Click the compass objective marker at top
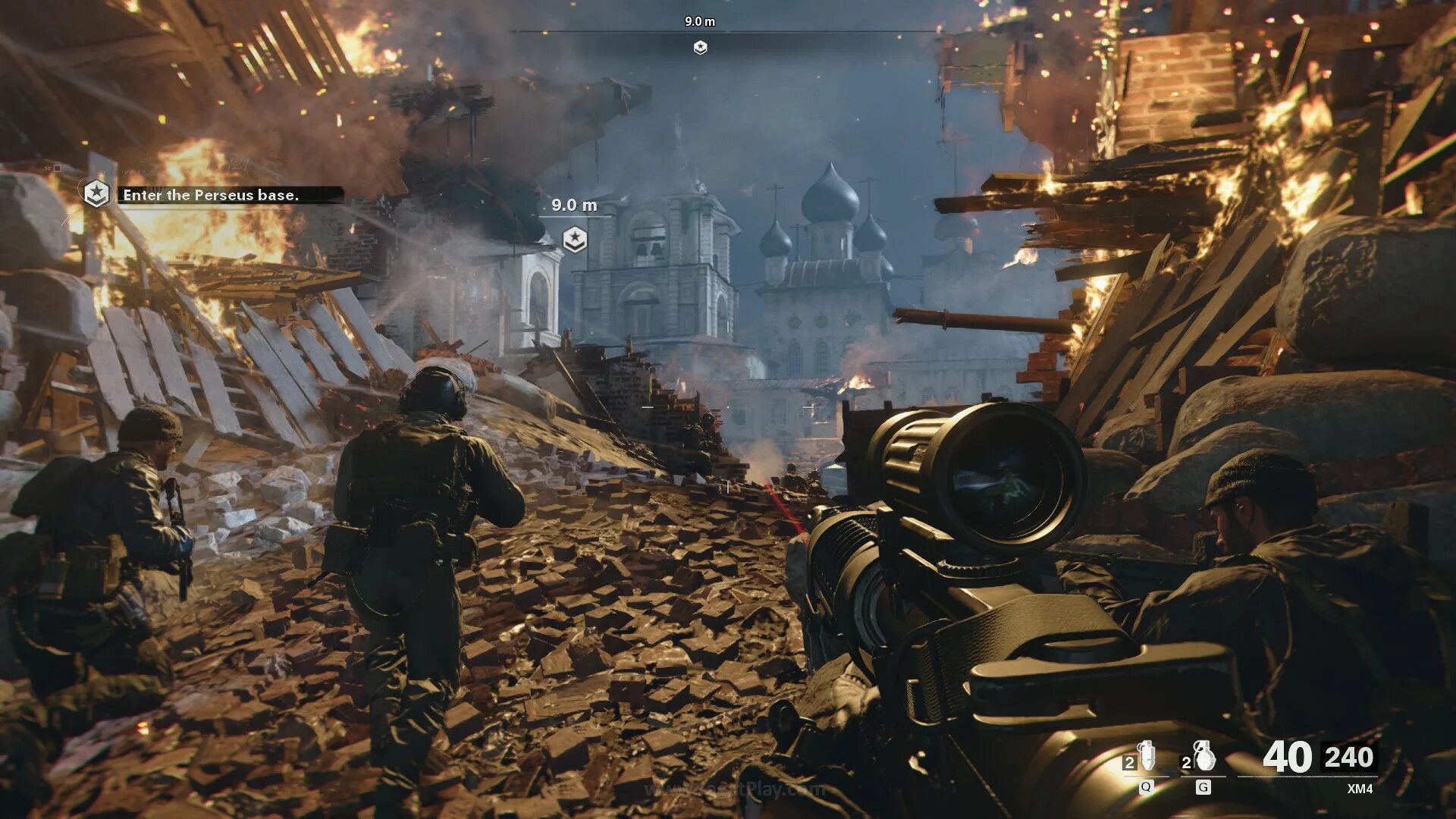This screenshot has height=819, width=1456. coord(700,48)
